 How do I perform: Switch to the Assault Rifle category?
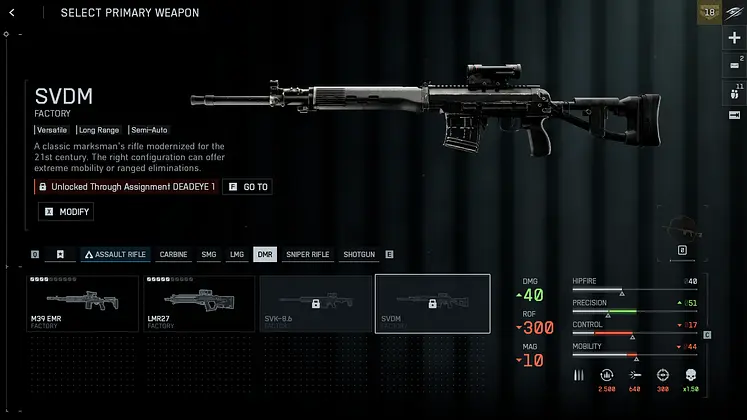[x=115, y=255]
